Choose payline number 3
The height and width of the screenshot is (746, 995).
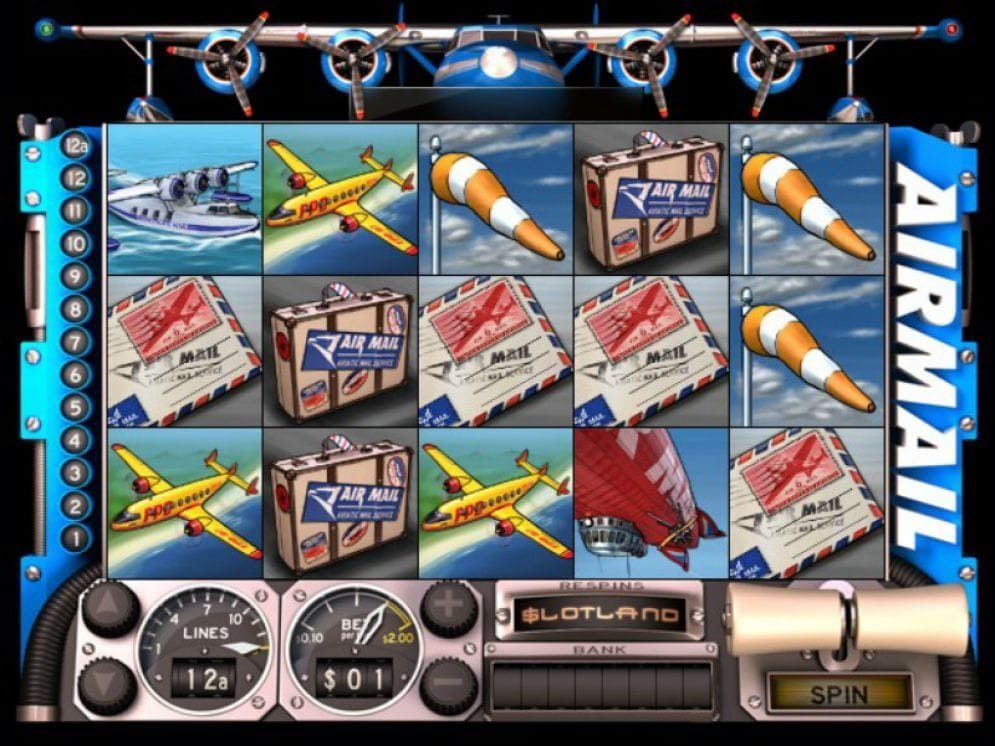[76, 472]
